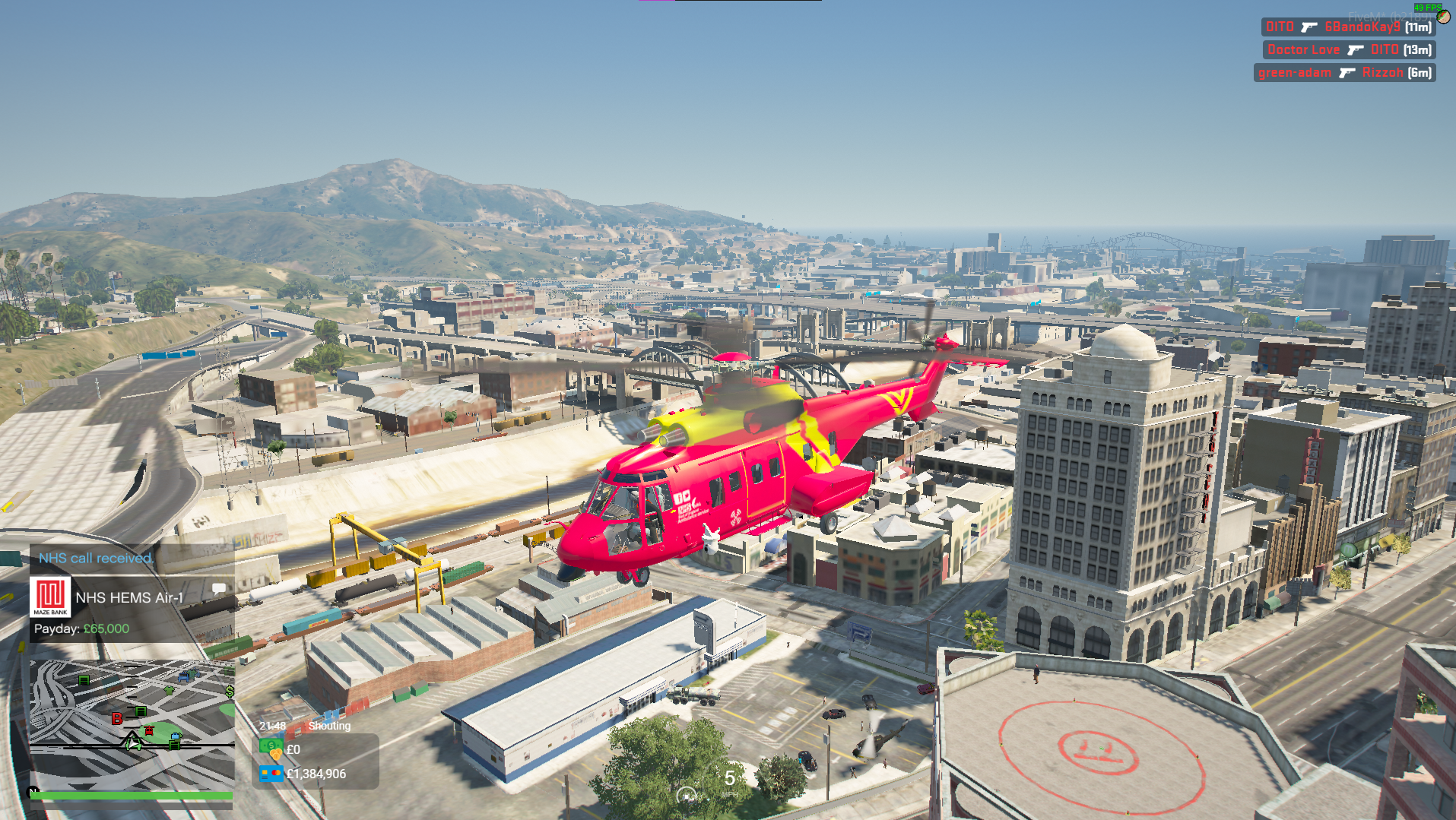Click the green progress bar under the minimap
This screenshot has width=1456, height=820.
[x=128, y=796]
